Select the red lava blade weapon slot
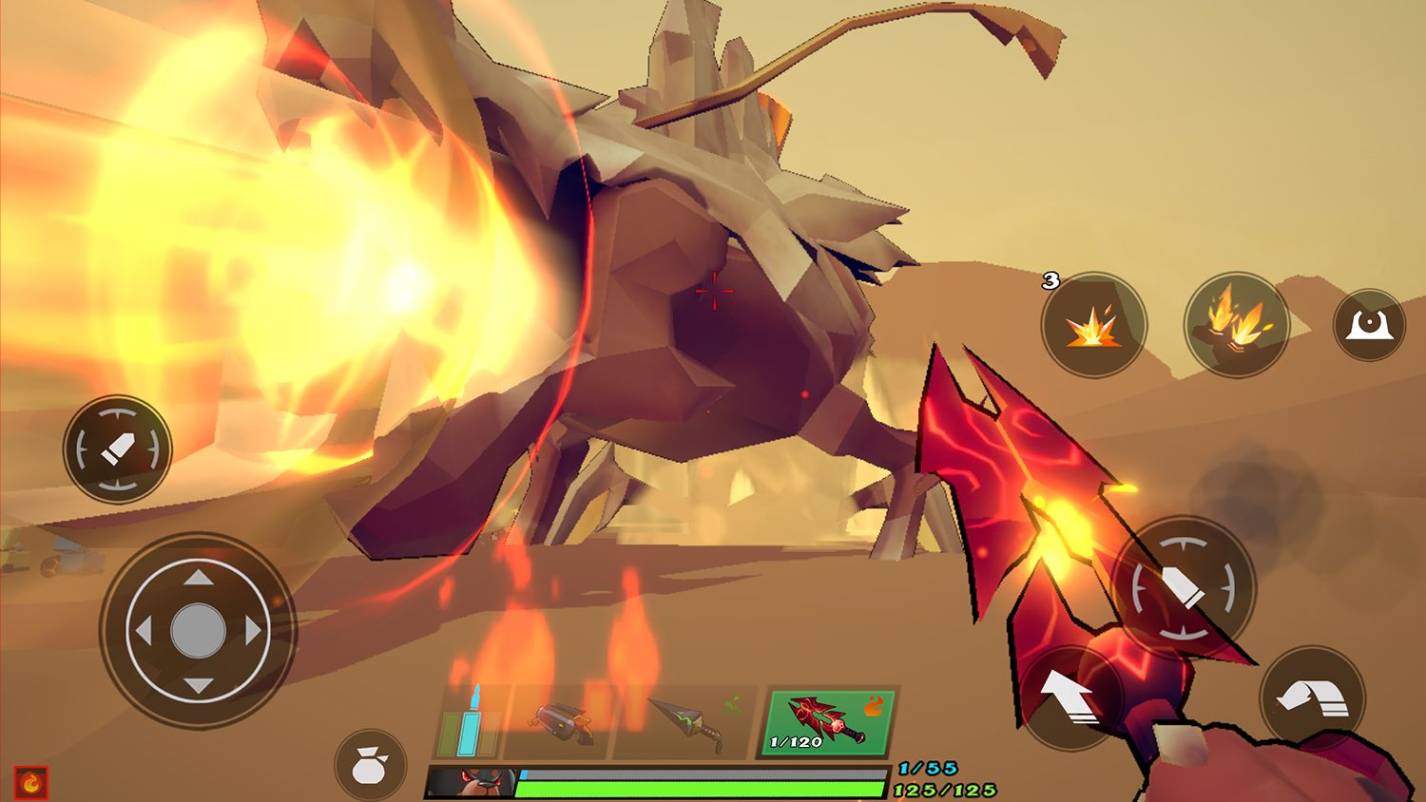 pos(829,722)
